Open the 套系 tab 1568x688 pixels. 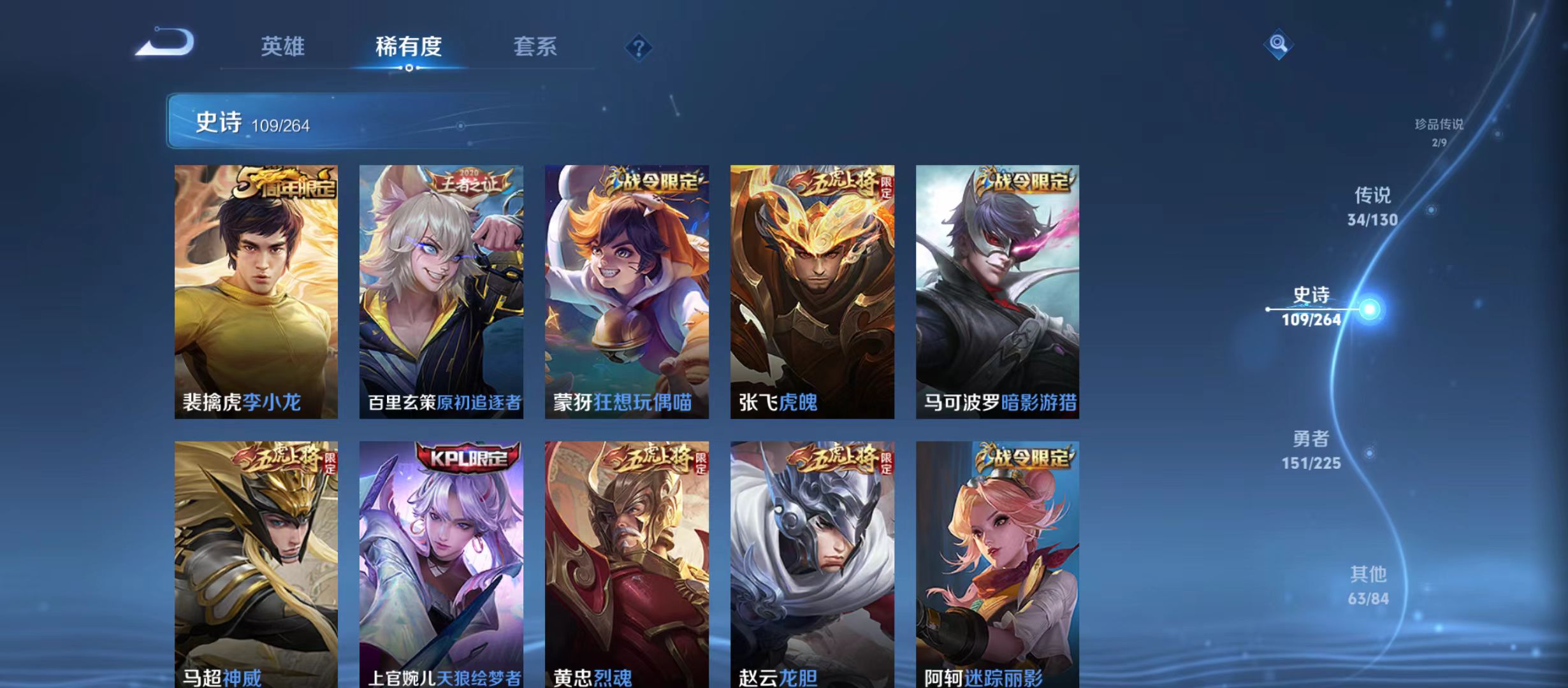coord(535,47)
